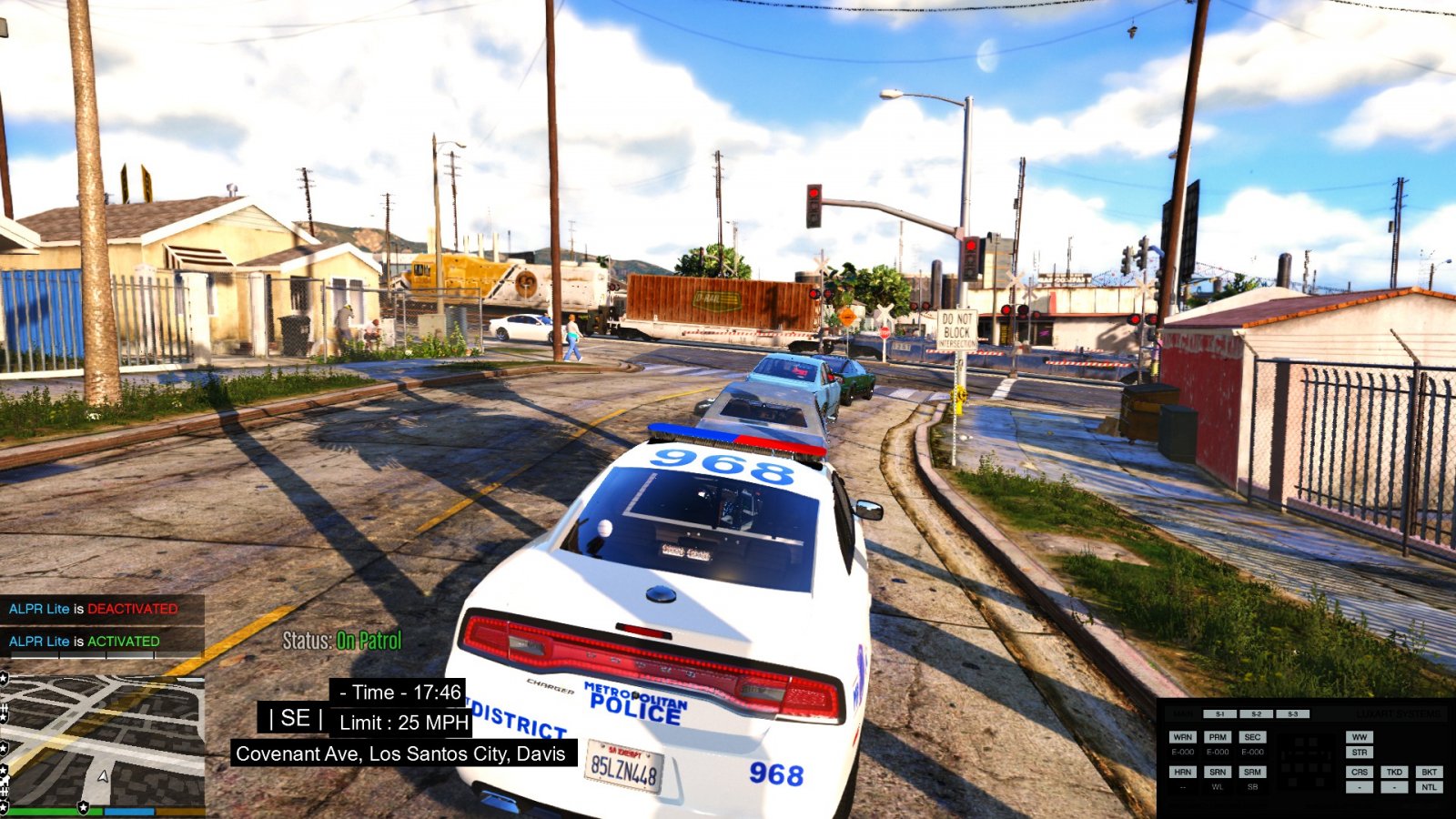
Task: Turn on the TKD takedown lights
Action: [1394, 772]
